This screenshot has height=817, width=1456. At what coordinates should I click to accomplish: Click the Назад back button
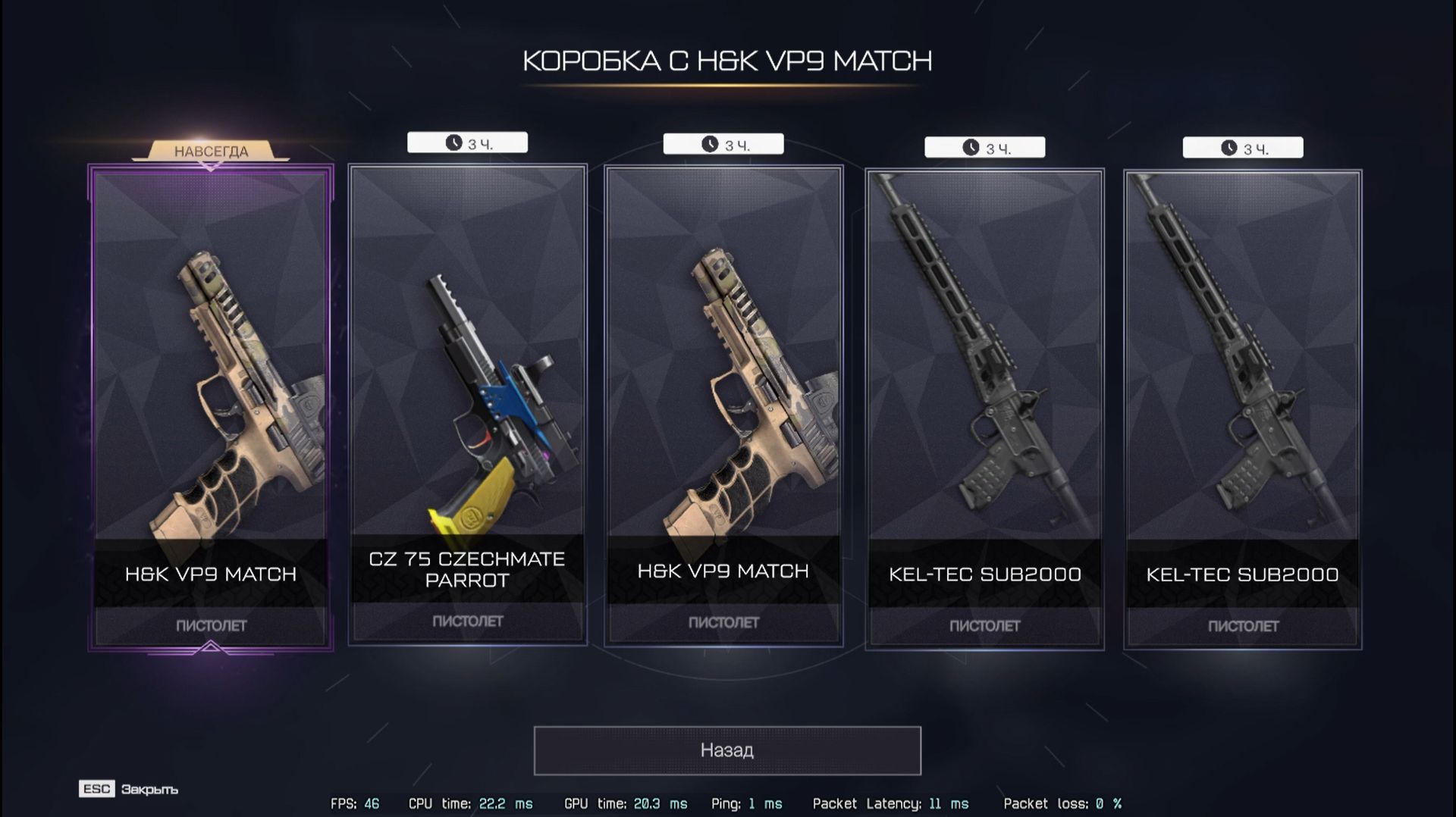pyautogui.click(x=727, y=750)
